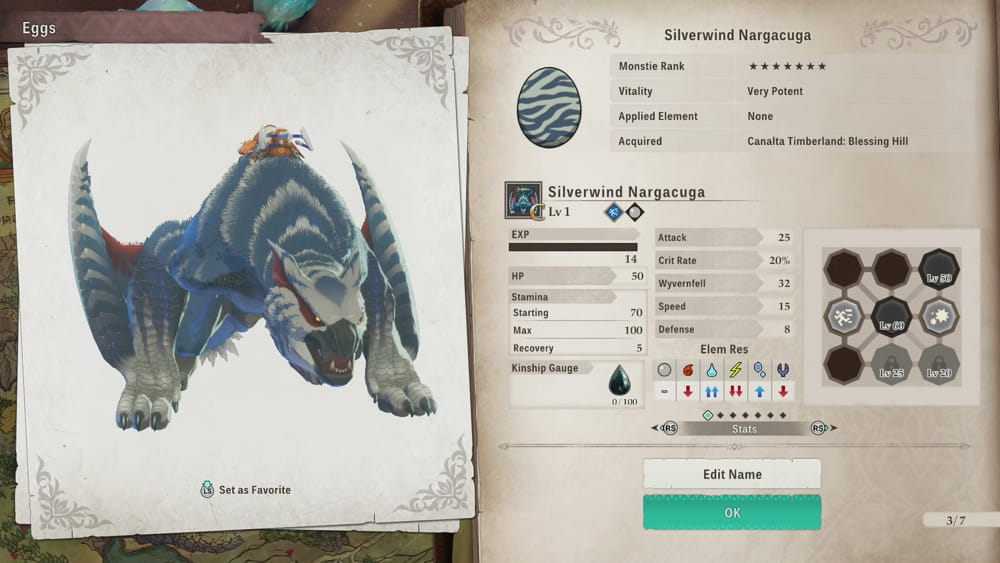The width and height of the screenshot is (1000, 563).
Task: Click the Stats page selector bar
Action: coord(744,428)
